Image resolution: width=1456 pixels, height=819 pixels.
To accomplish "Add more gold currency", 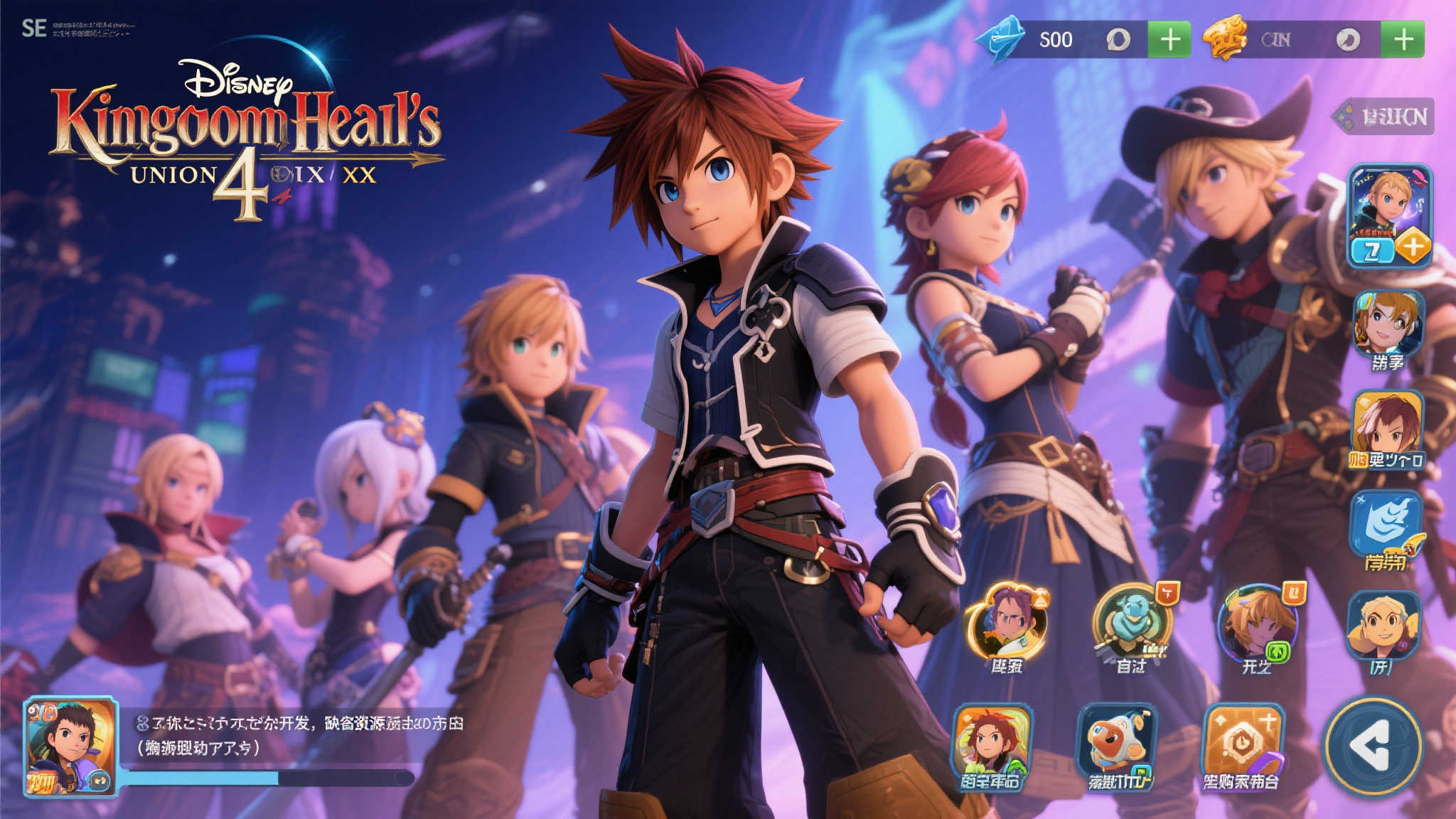I will tap(1403, 39).
